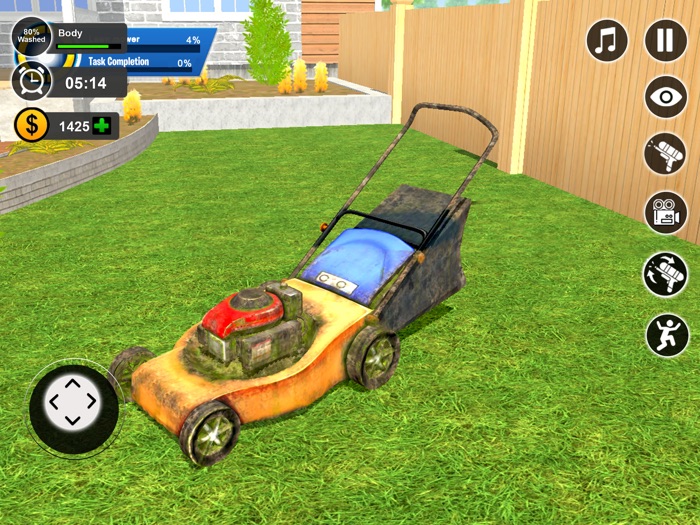This screenshot has width=700, height=525.
Task: Activate the running figure button
Action: tap(667, 334)
